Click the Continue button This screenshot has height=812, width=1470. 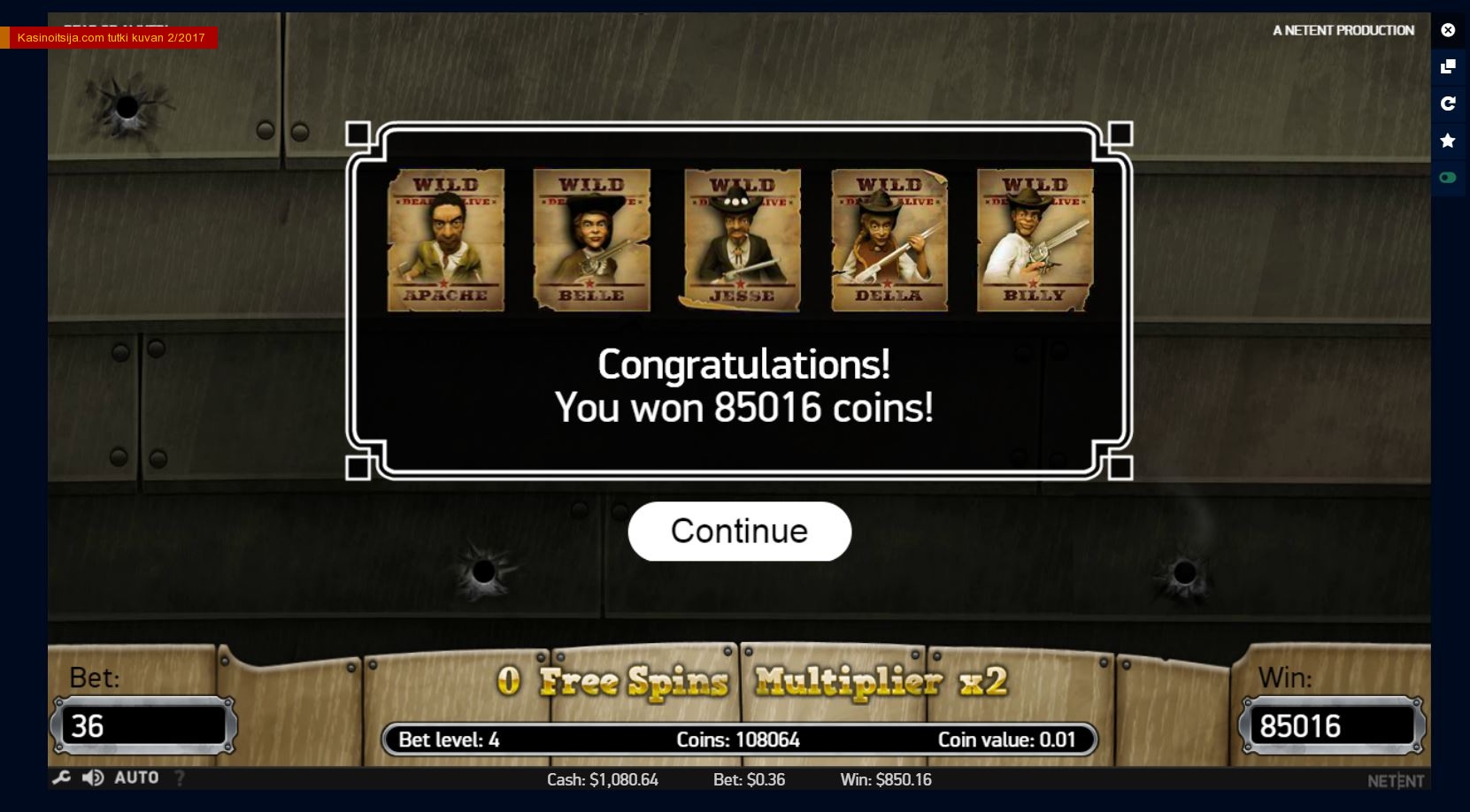click(739, 531)
